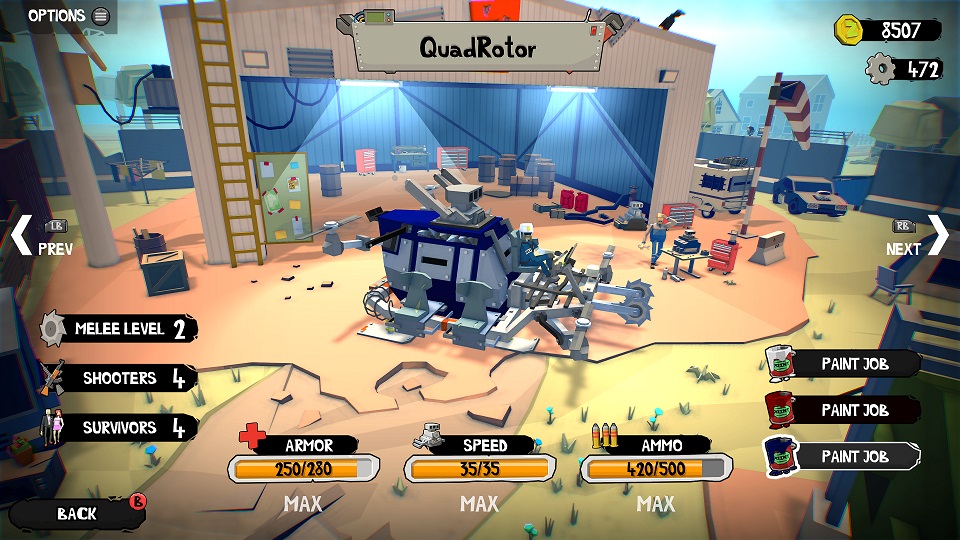Select the Speed upgrade bar

pyautogui.click(x=479, y=468)
